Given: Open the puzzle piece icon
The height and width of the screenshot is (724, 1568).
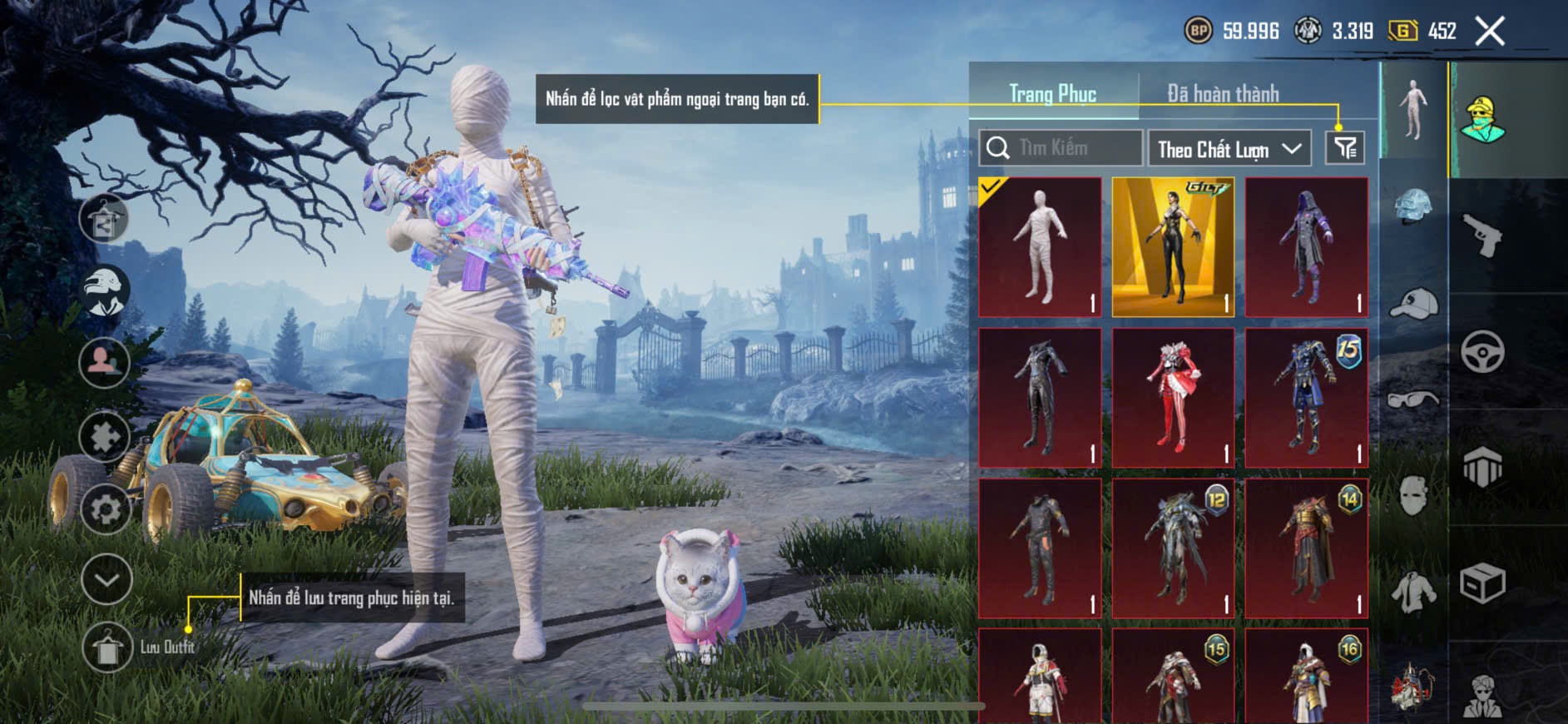Looking at the screenshot, I should tap(105, 436).
